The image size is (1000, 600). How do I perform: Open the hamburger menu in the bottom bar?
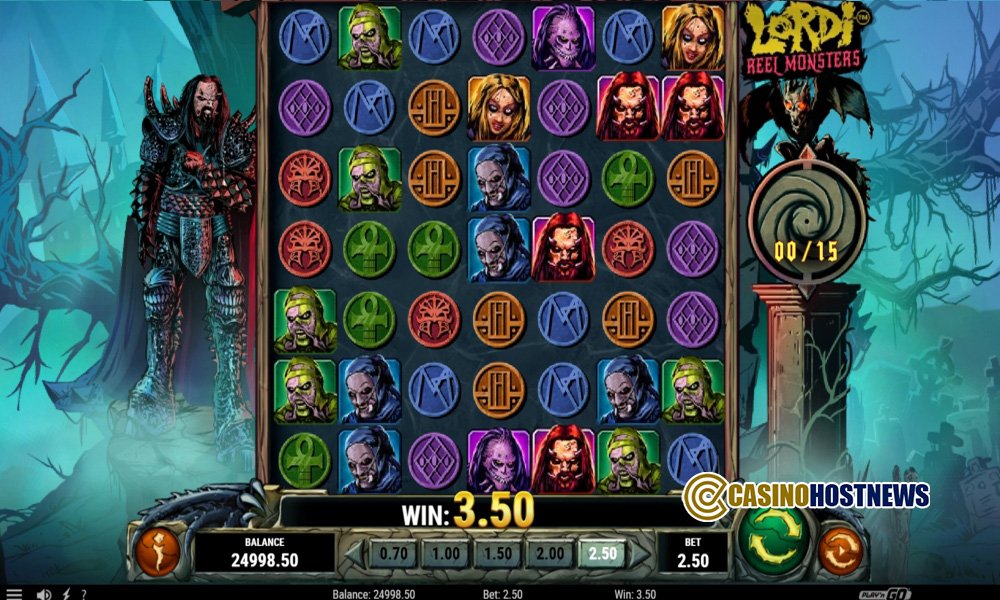click(x=14, y=593)
